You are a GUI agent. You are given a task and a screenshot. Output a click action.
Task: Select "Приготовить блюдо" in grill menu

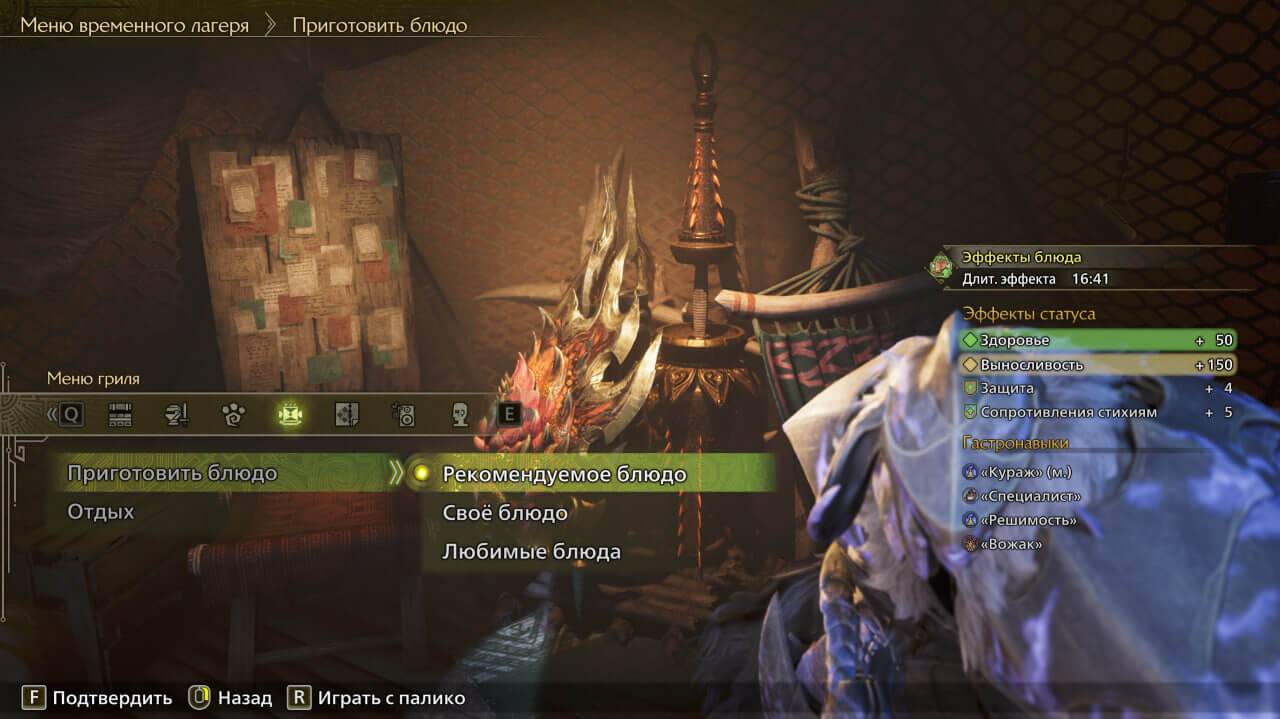coord(172,474)
